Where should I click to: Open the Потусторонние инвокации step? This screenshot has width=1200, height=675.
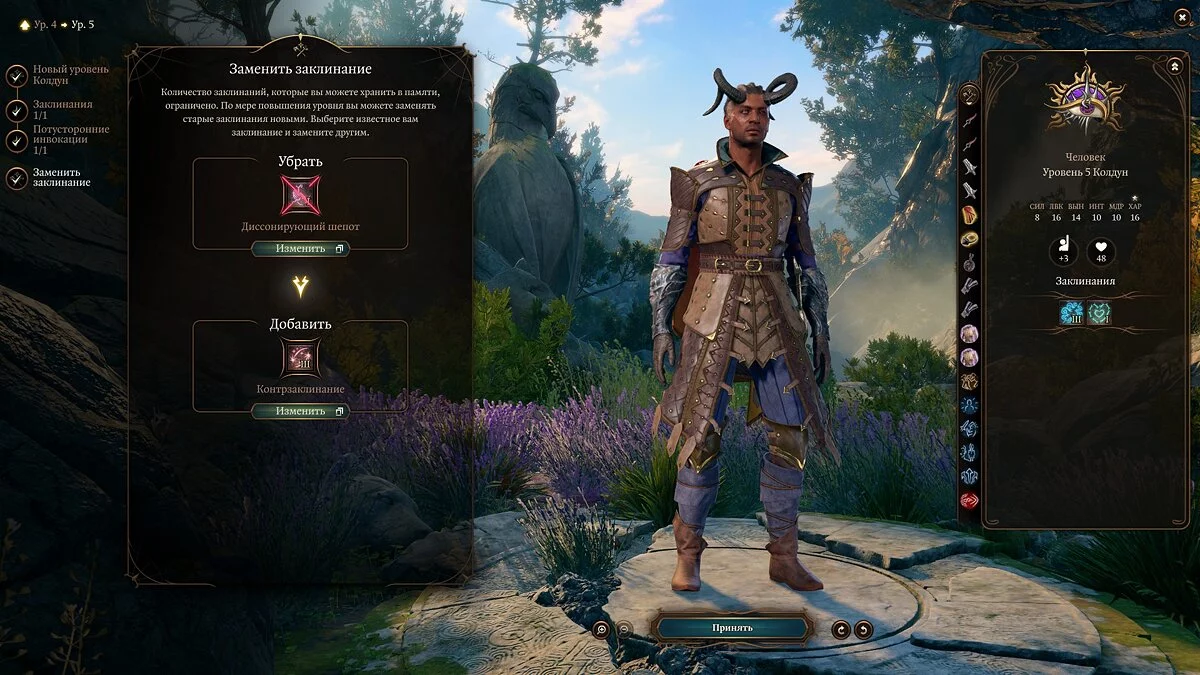click(x=17, y=142)
